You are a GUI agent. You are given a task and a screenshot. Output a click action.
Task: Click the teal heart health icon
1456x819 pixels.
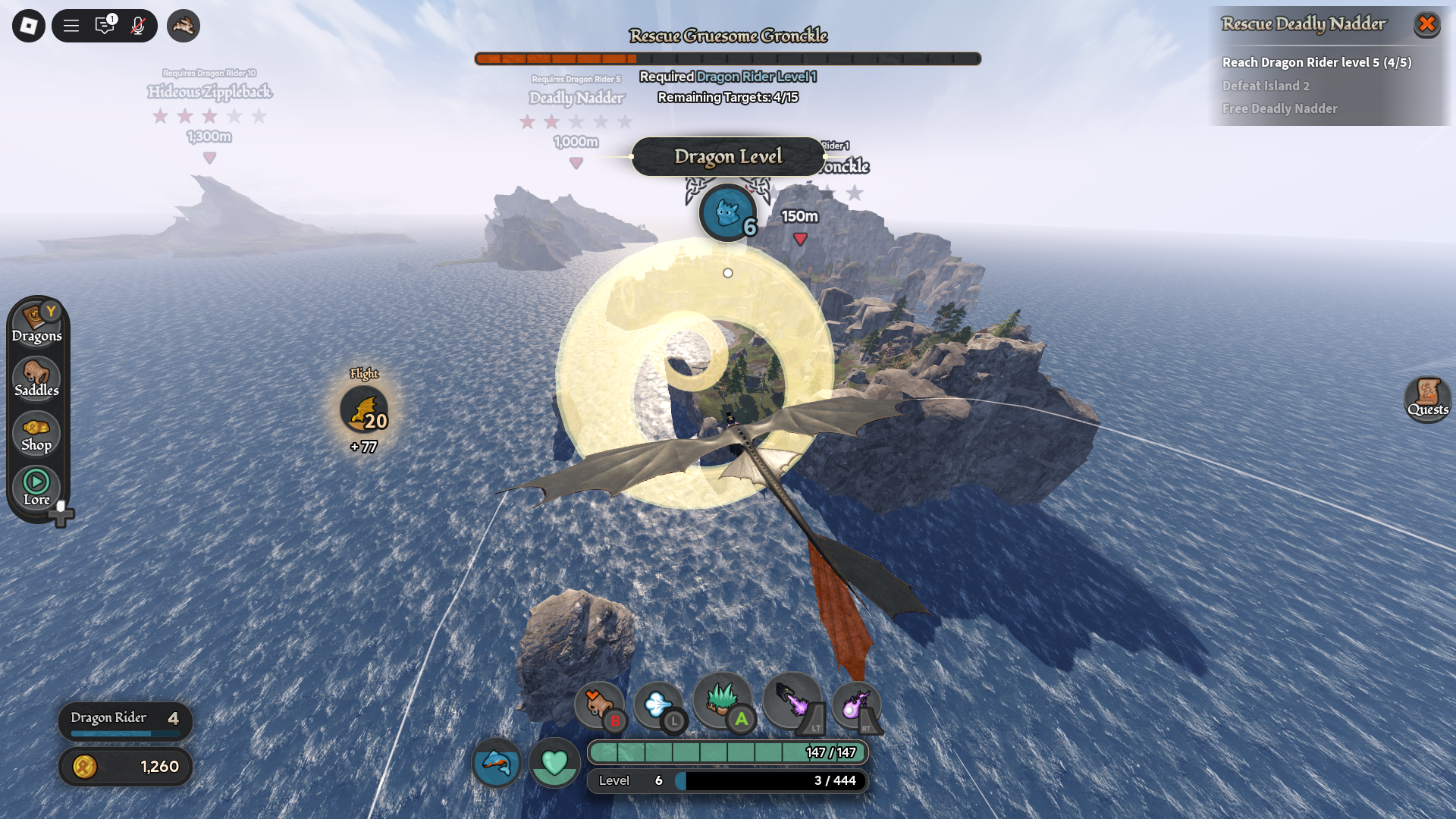pyautogui.click(x=554, y=762)
